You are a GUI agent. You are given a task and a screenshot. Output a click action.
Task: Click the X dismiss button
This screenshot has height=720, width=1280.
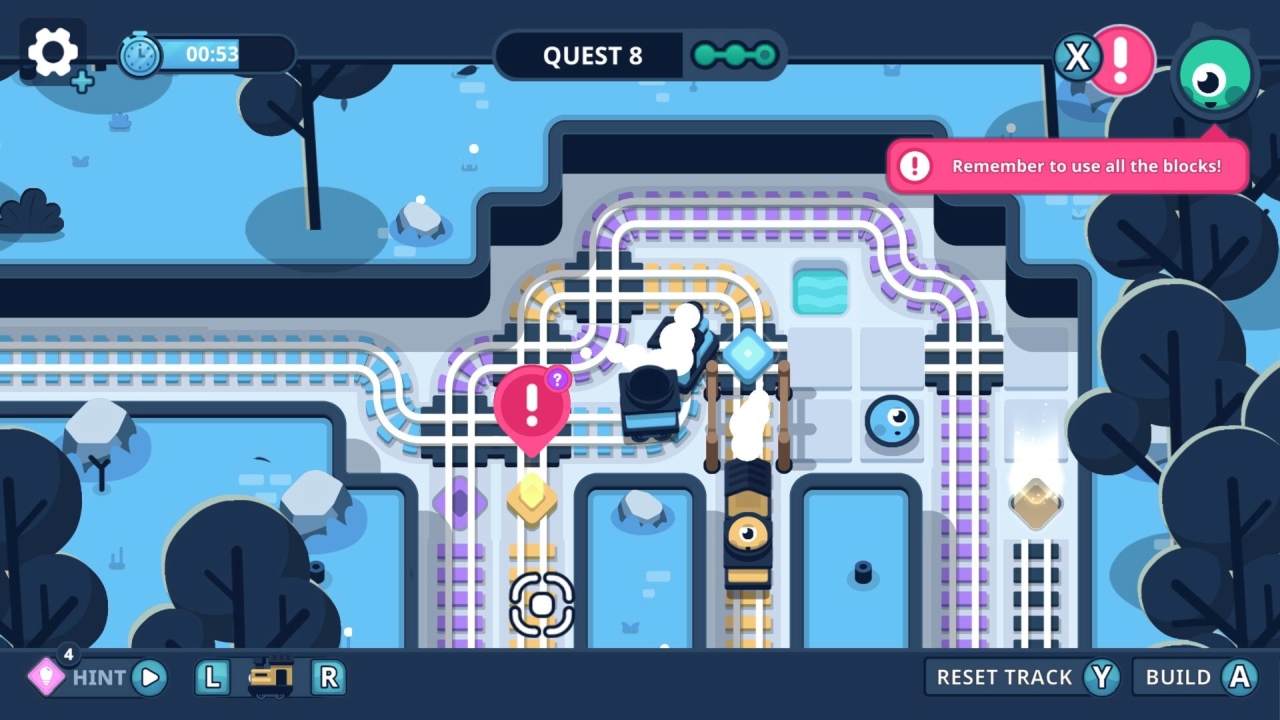pyautogui.click(x=1077, y=57)
